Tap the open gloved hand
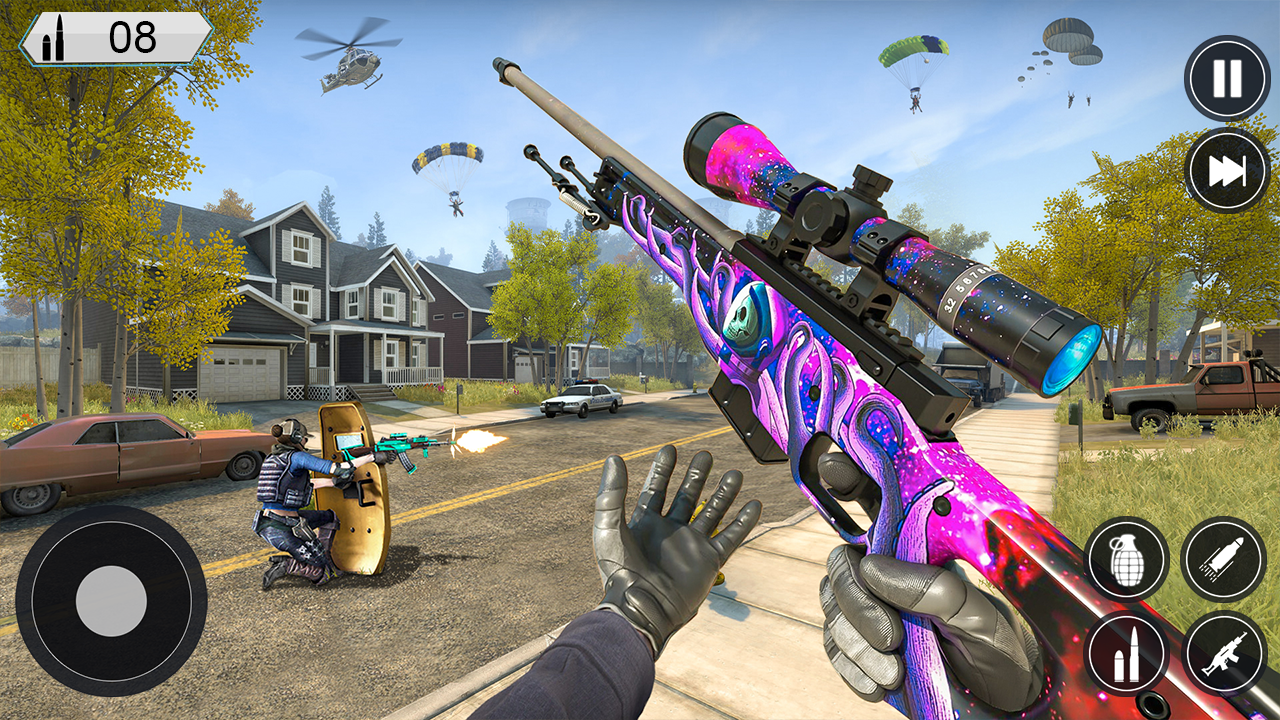 660,545
